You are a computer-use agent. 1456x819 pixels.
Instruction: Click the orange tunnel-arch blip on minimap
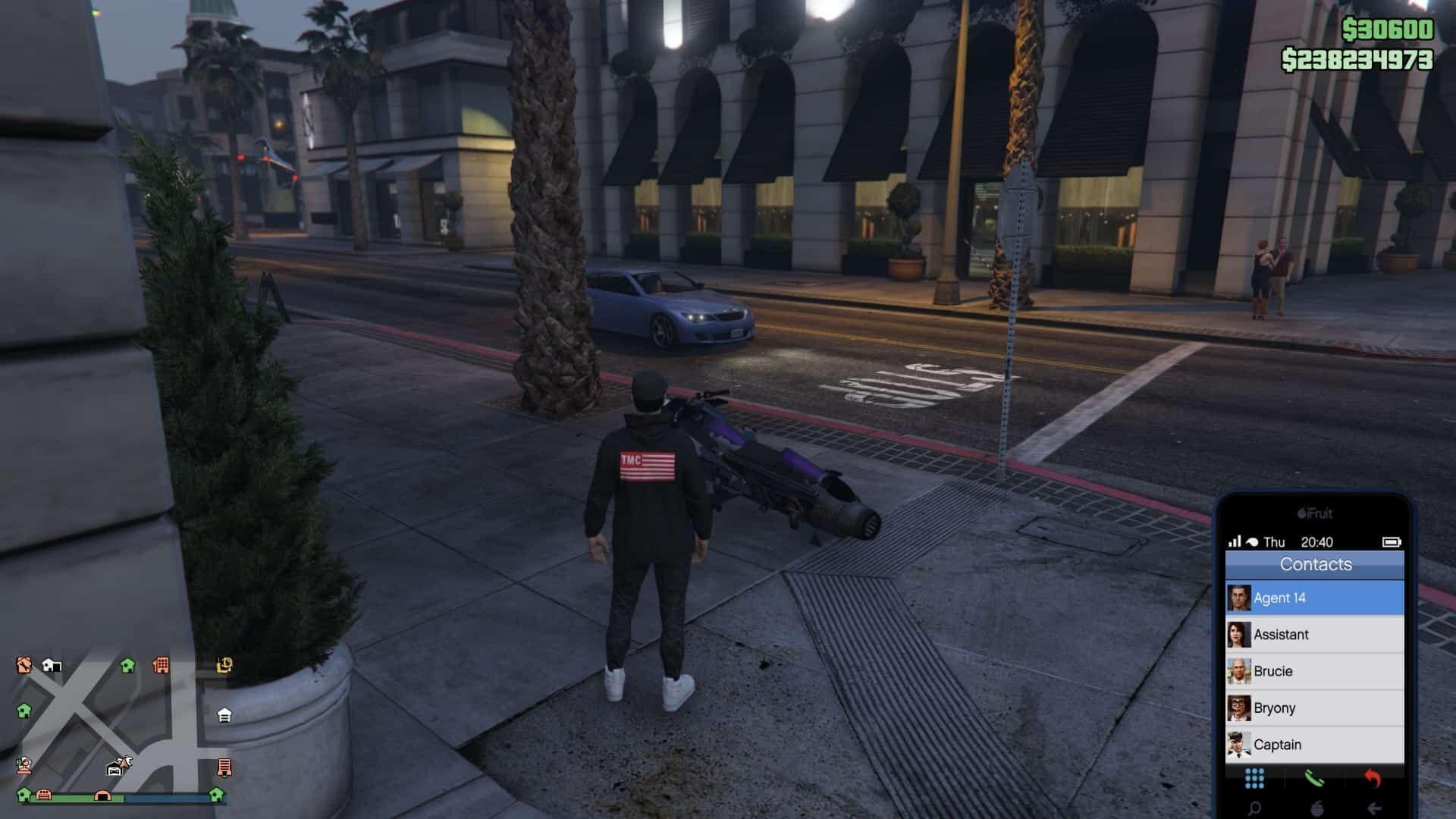click(102, 795)
